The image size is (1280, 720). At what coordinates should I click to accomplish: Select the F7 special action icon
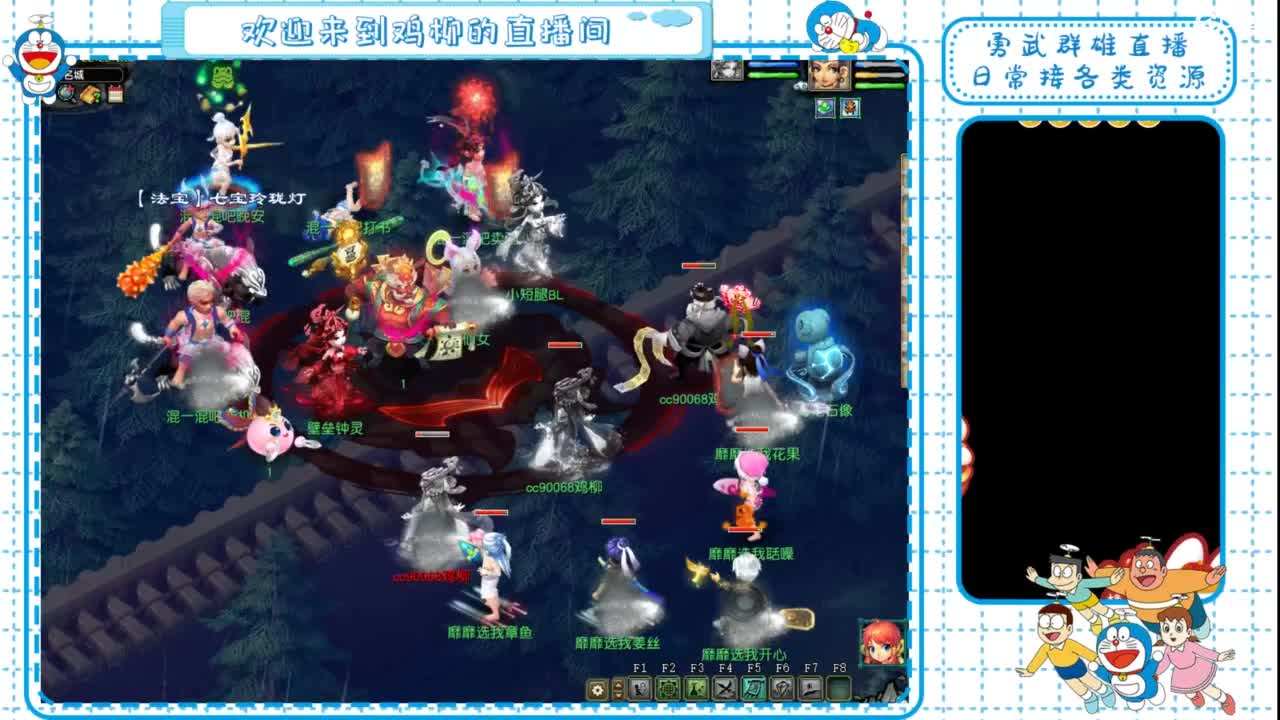point(808,688)
